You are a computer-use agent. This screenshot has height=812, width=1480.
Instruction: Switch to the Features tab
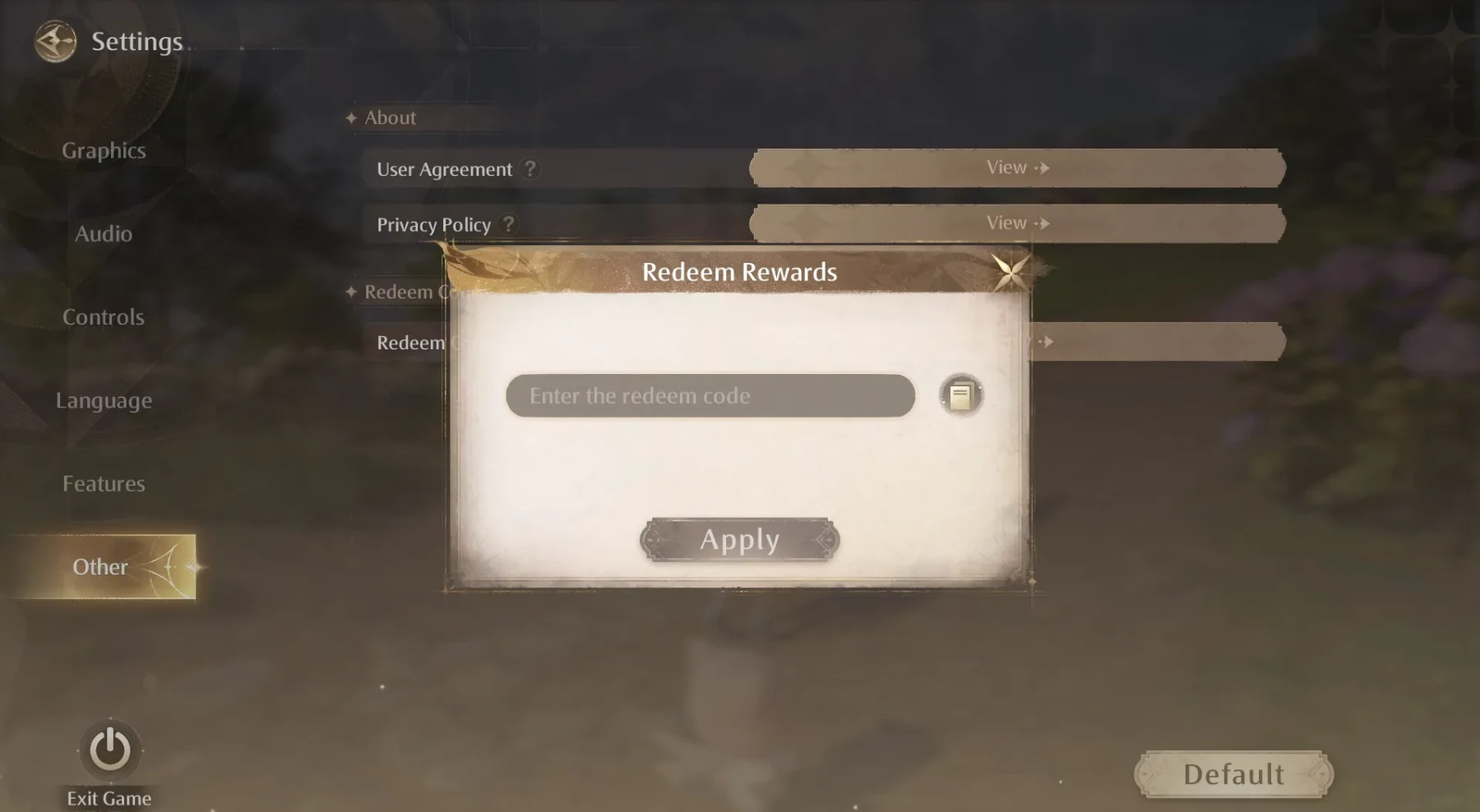tap(104, 483)
